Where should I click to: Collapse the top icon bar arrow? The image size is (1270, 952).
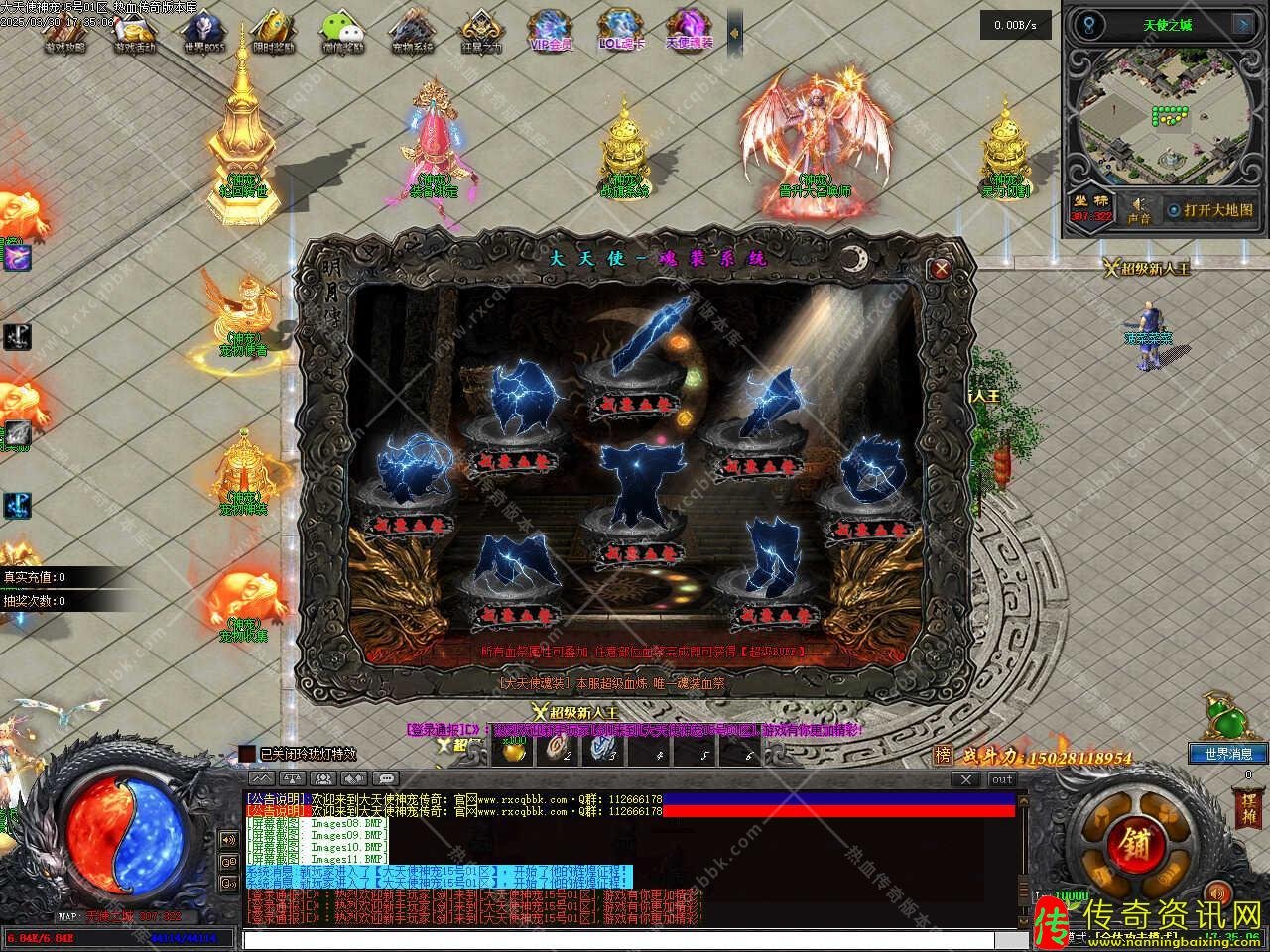[734, 34]
